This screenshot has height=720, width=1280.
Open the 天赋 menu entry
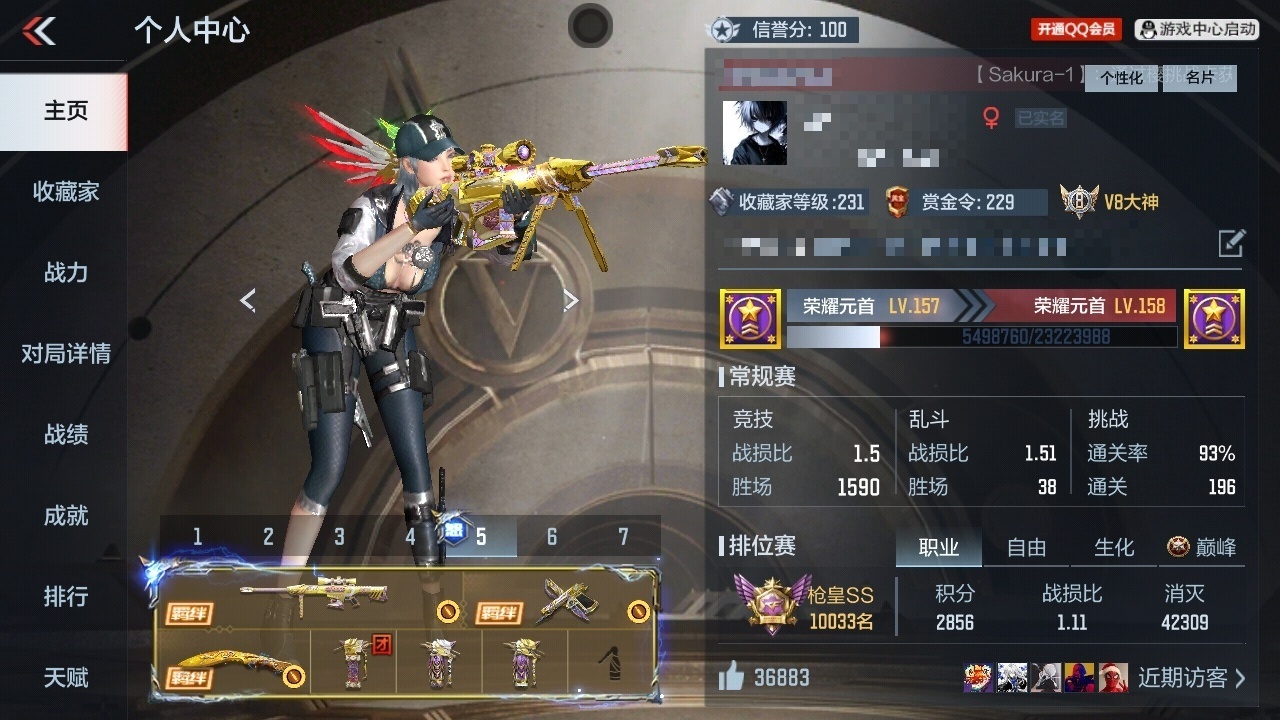(x=65, y=677)
